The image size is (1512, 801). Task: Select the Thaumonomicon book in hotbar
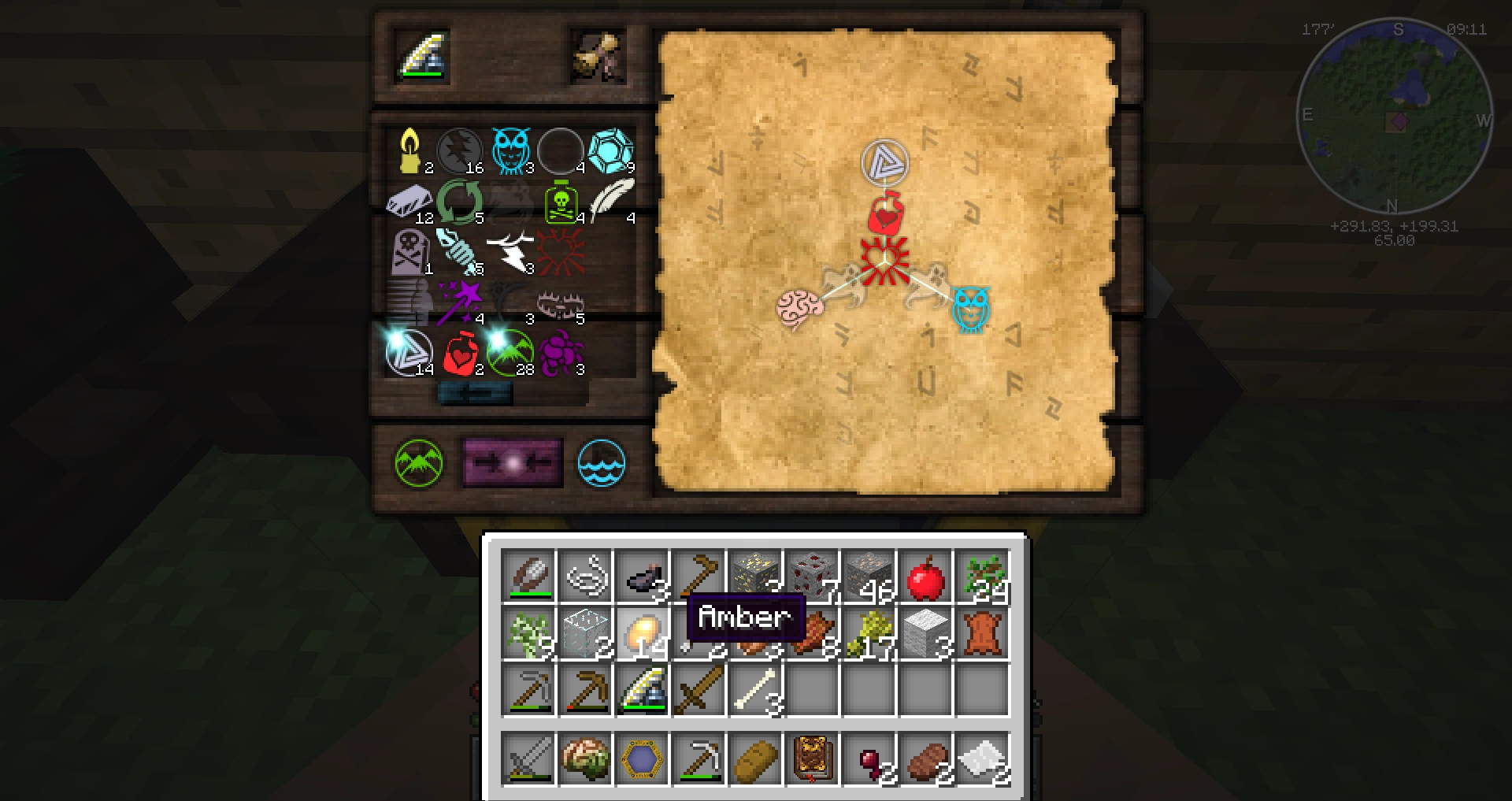pos(812,760)
